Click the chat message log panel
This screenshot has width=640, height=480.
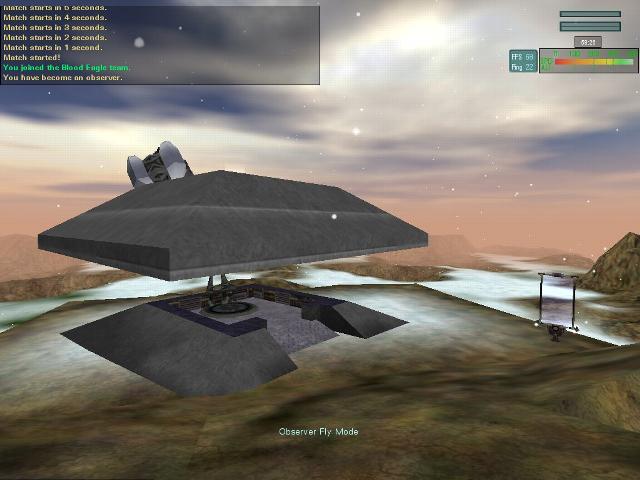pyautogui.click(x=160, y=44)
